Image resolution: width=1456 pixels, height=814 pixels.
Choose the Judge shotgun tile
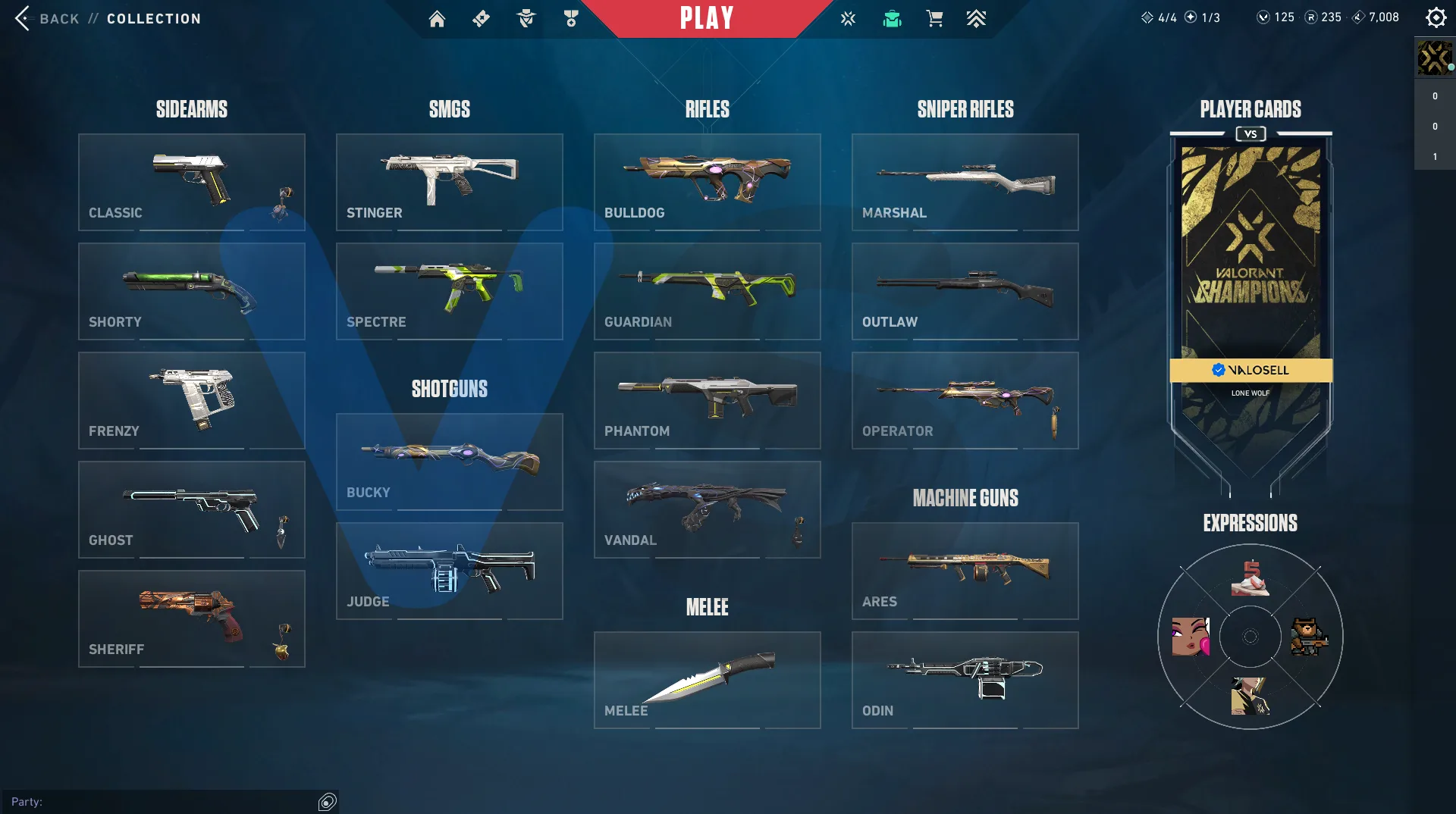click(x=449, y=571)
